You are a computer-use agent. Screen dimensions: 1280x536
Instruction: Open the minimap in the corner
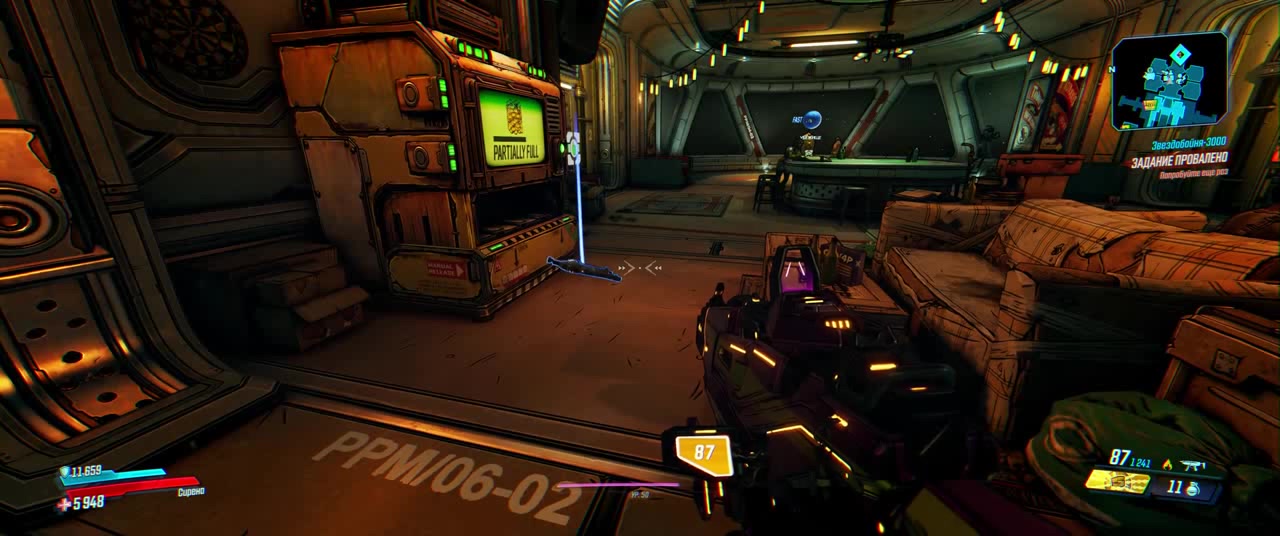click(x=1169, y=82)
